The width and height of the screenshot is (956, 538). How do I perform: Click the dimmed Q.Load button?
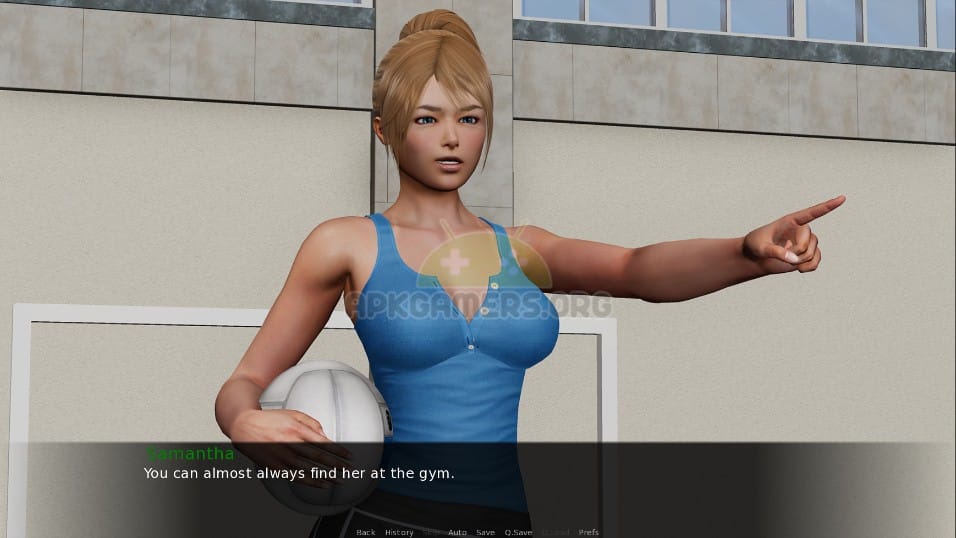556,532
